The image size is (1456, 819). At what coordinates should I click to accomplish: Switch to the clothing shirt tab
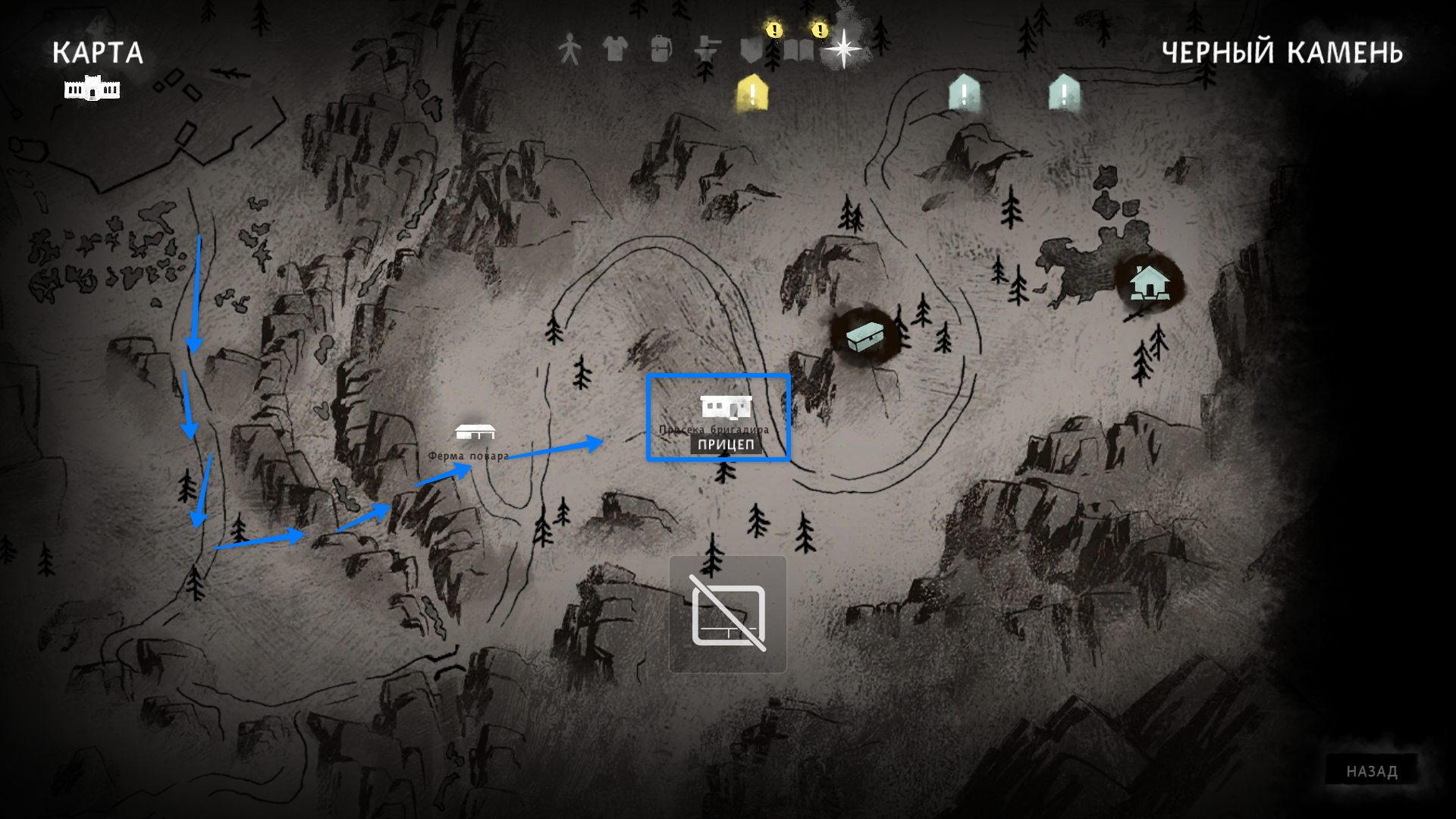[x=615, y=50]
